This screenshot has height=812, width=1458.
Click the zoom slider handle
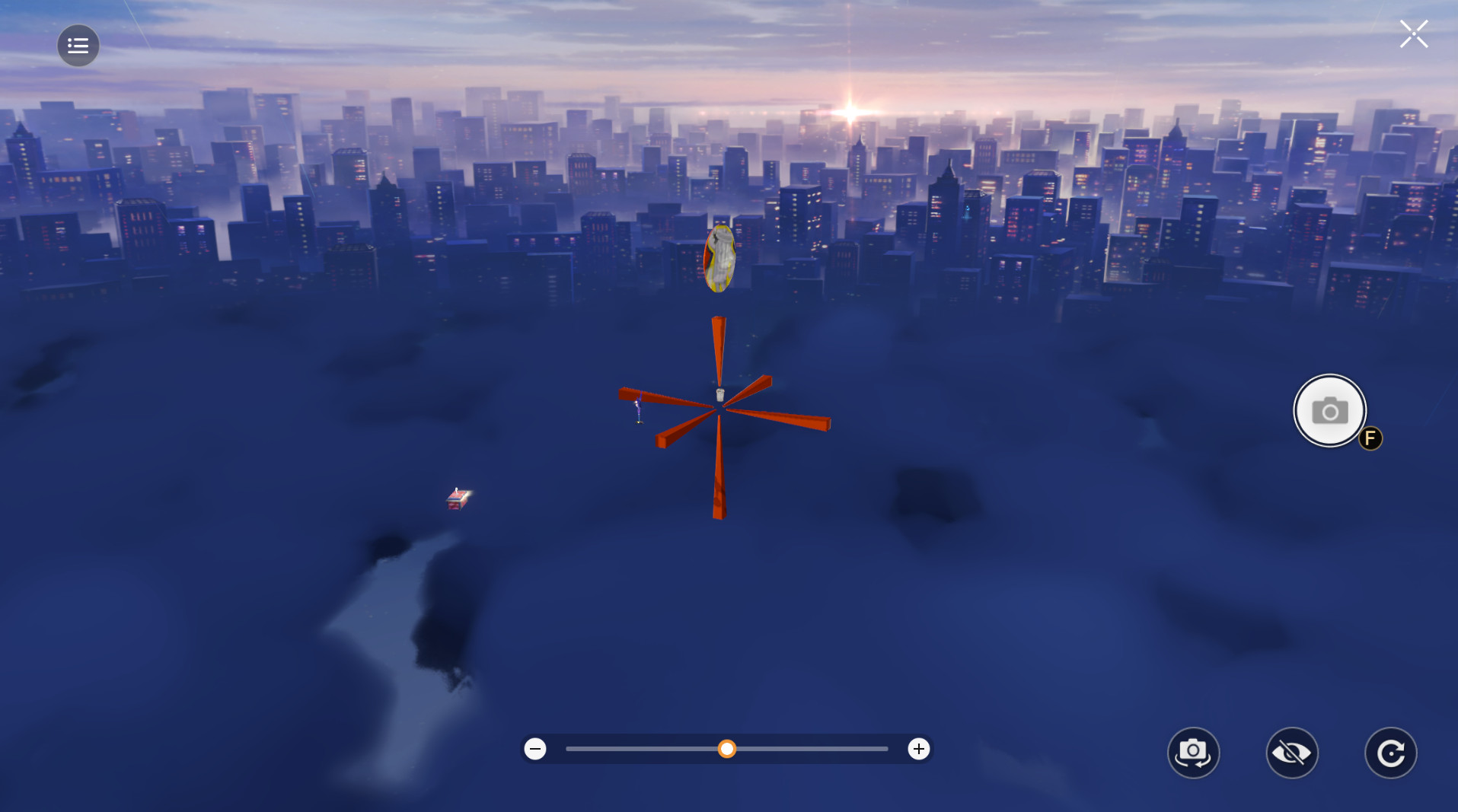(x=727, y=750)
